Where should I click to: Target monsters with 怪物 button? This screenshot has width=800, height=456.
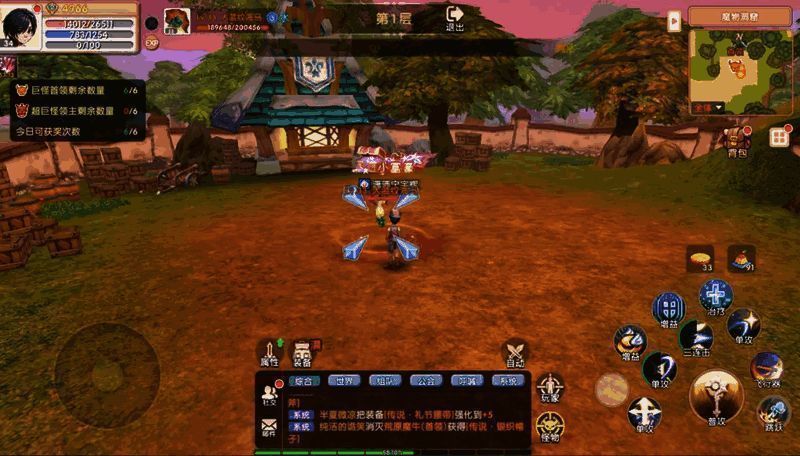click(x=550, y=427)
